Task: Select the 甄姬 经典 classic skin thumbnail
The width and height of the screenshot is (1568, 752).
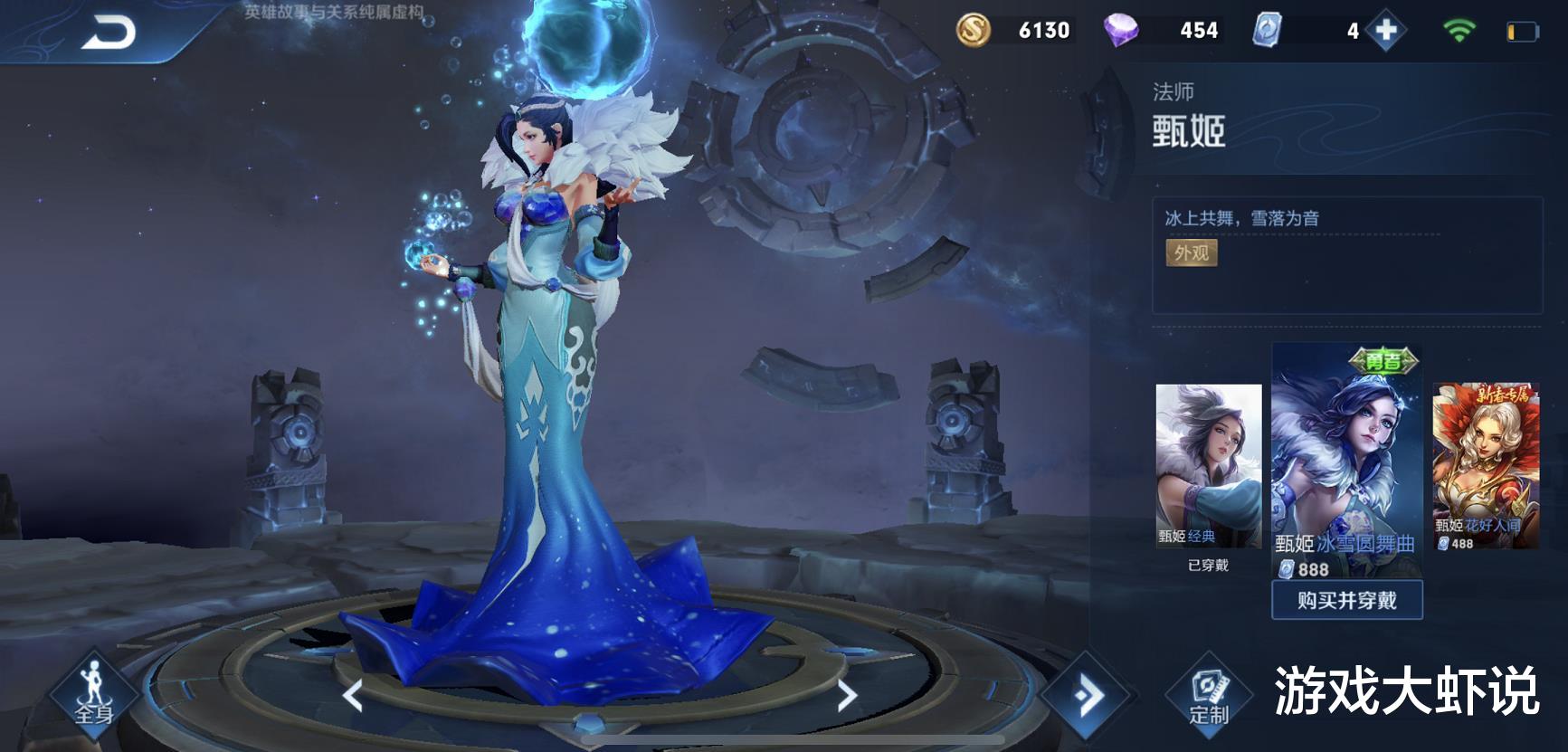Action: [1208, 466]
